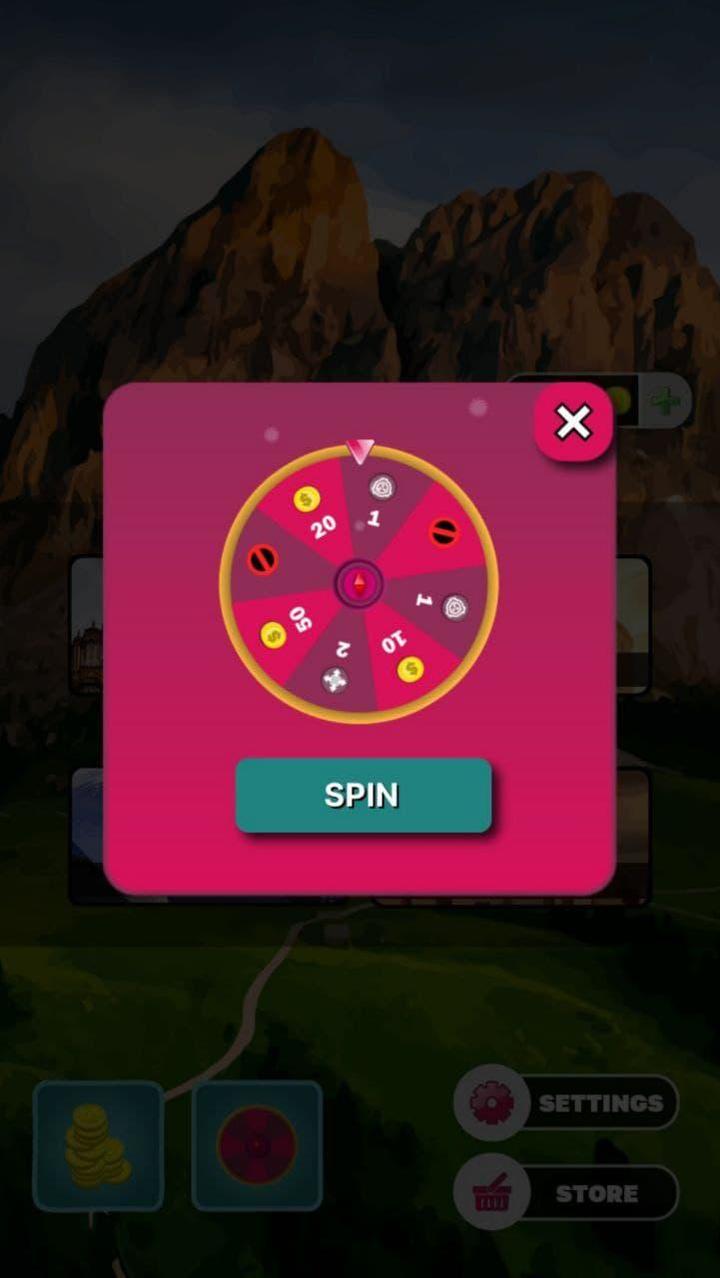Image resolution: width=720 pixels, height=1278 pixels.
Task: Open the spin wheel tile icon
Action: tap(257, 1146)
